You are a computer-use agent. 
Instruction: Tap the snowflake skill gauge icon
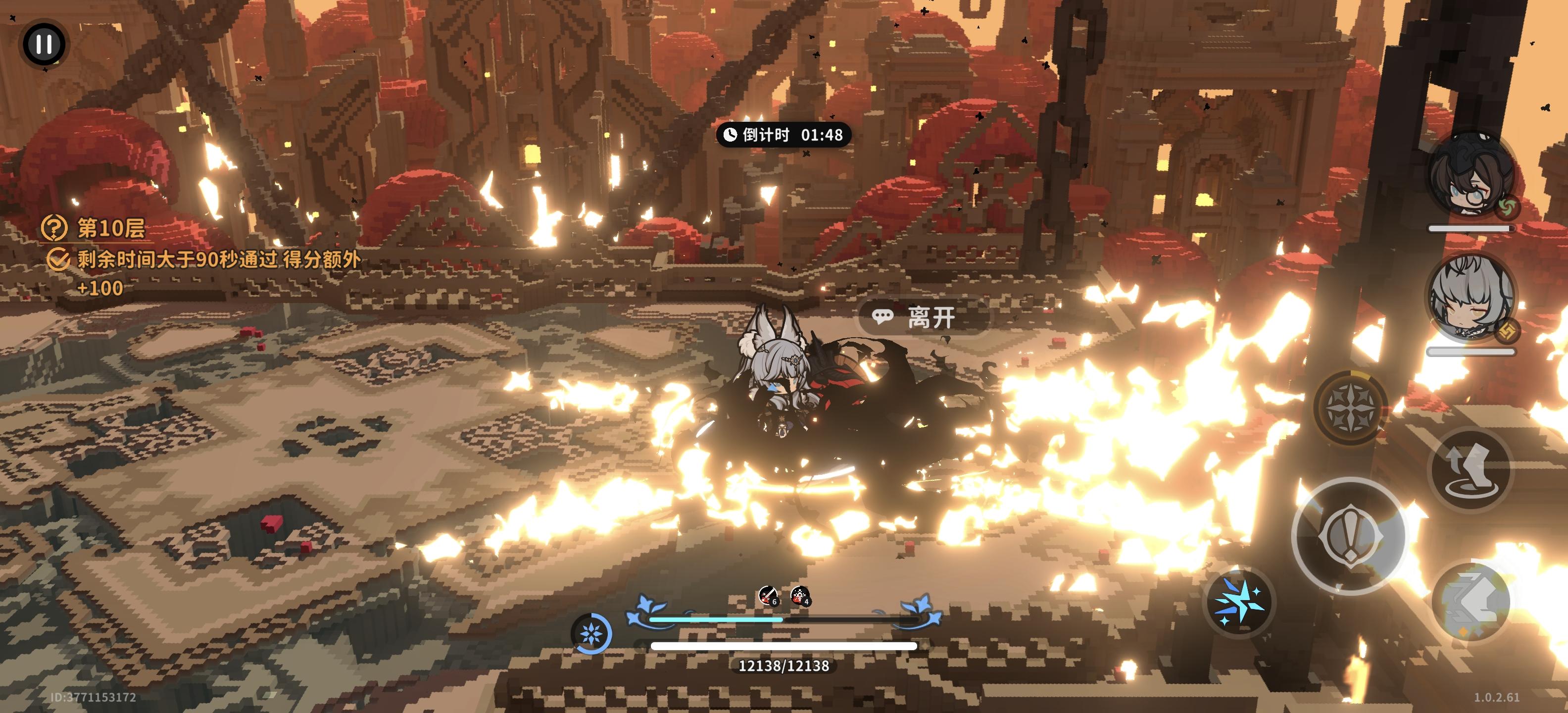click(591, 634)
